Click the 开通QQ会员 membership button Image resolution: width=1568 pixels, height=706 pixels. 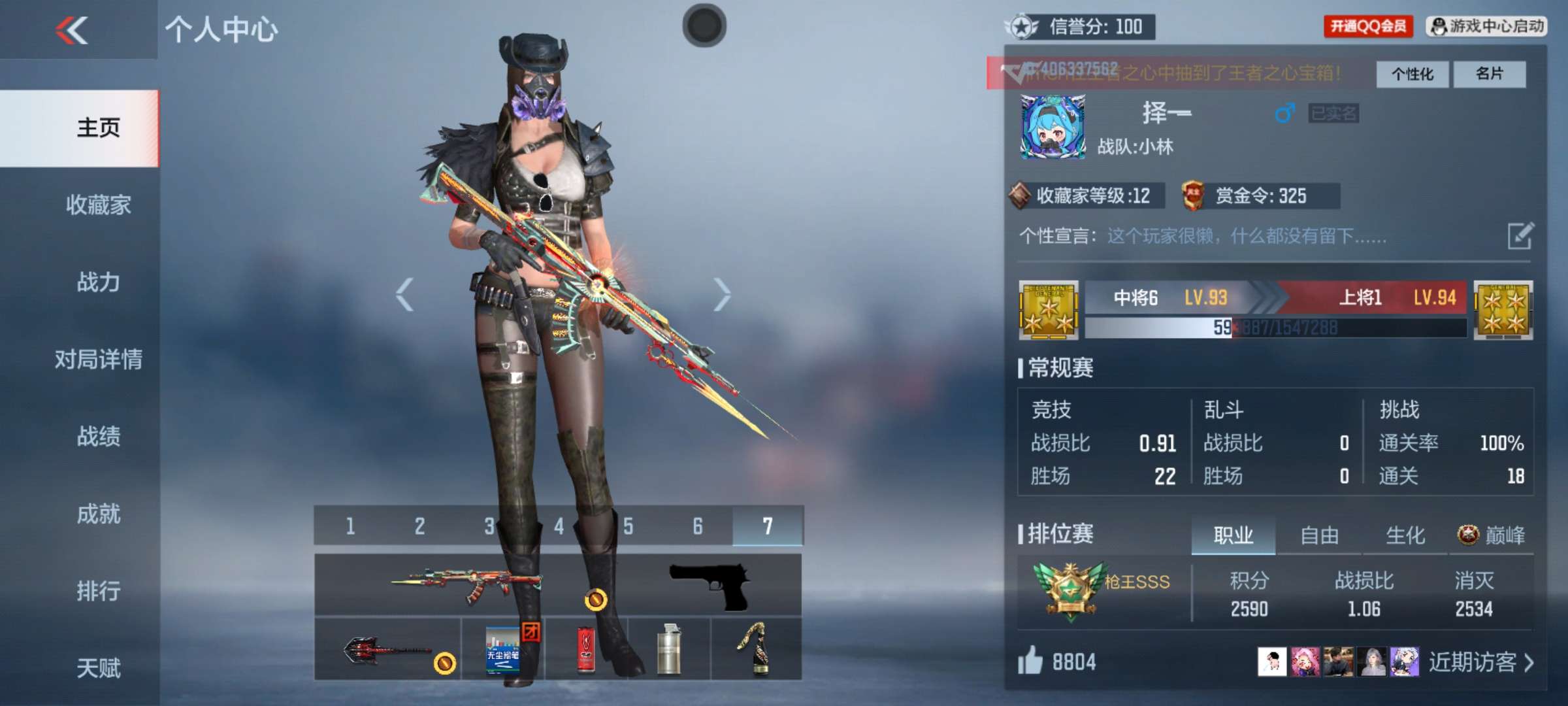pos(1368,27)
